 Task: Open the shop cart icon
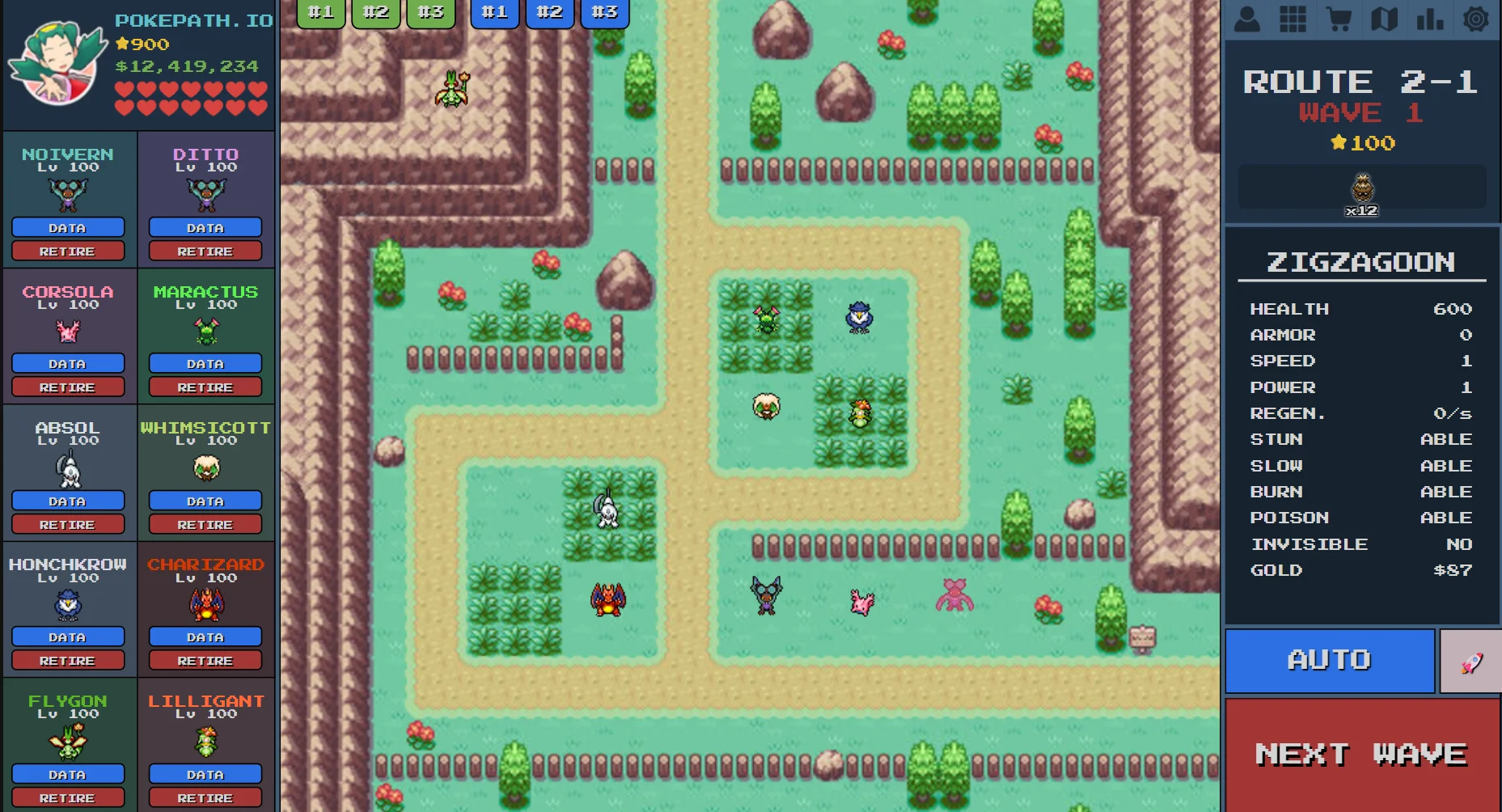click(1339, 19)
